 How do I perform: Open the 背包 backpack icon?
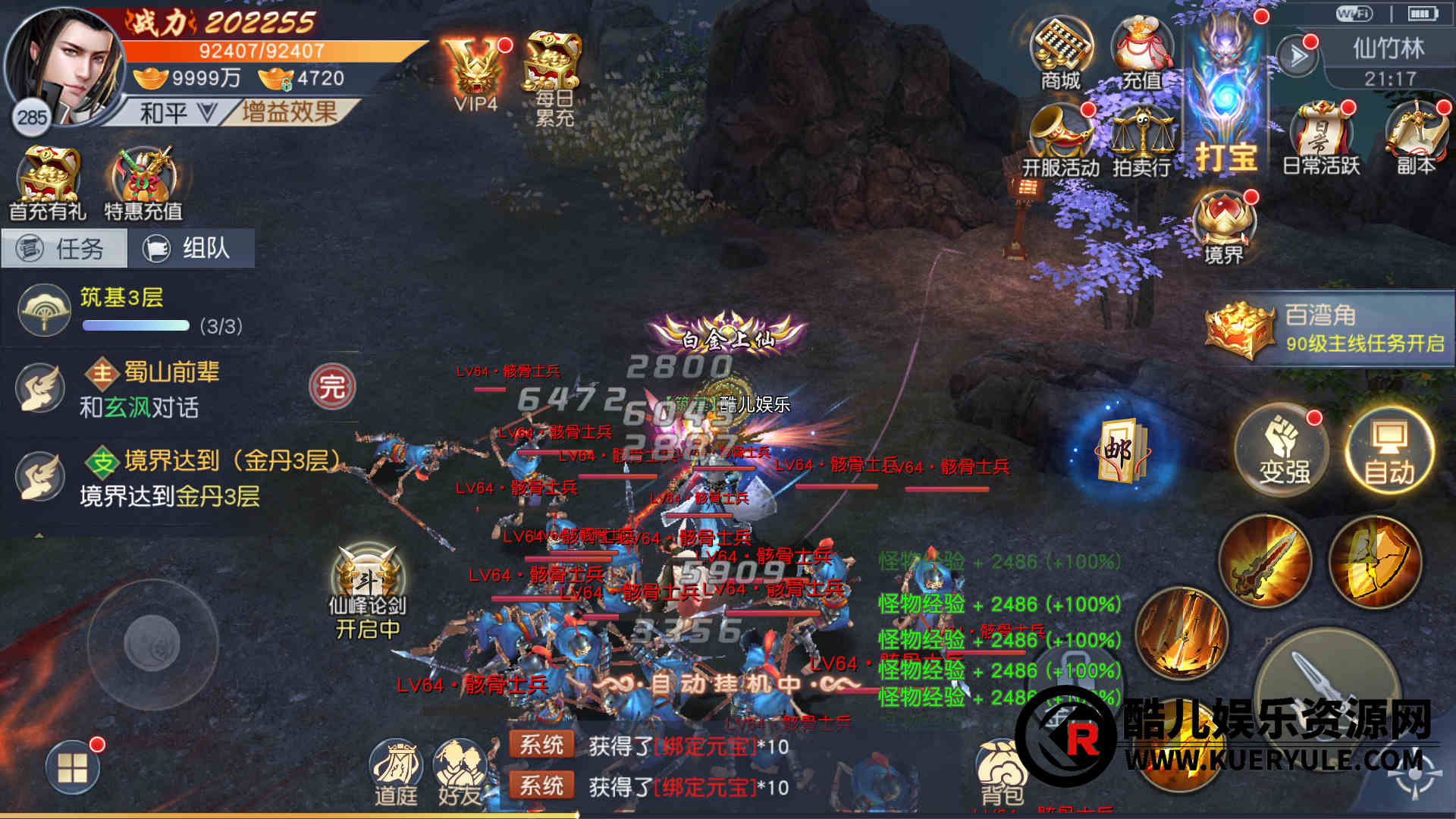click(x=1003, y=772)
